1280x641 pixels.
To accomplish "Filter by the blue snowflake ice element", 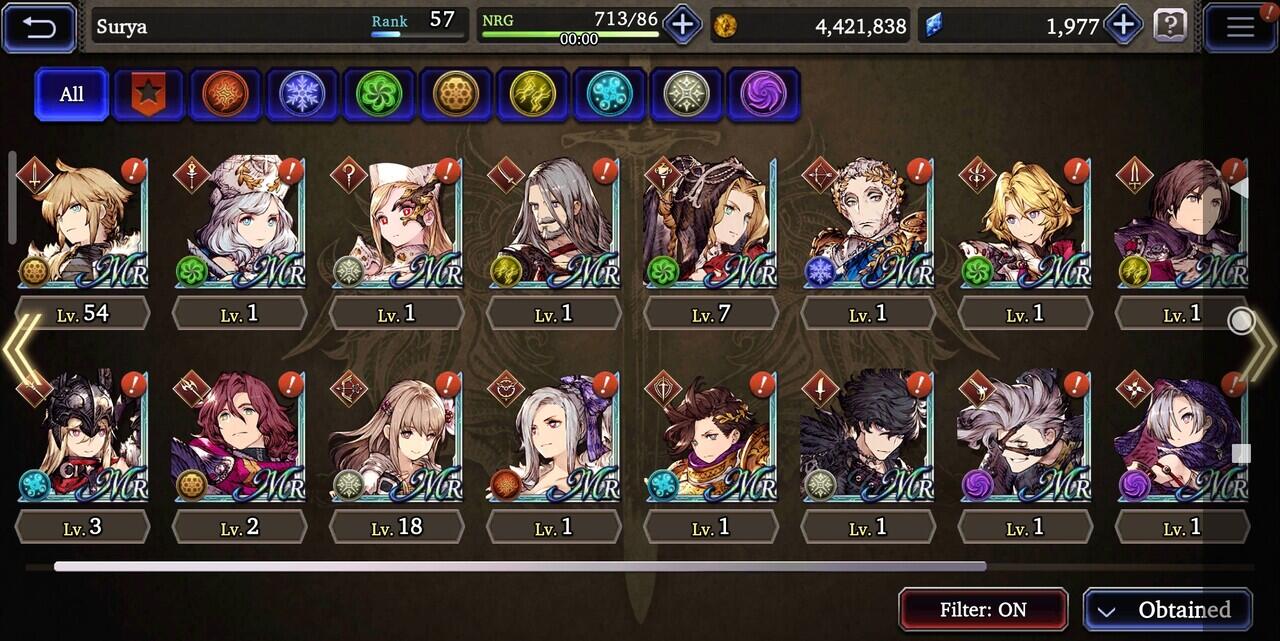I will click(302, 95).
